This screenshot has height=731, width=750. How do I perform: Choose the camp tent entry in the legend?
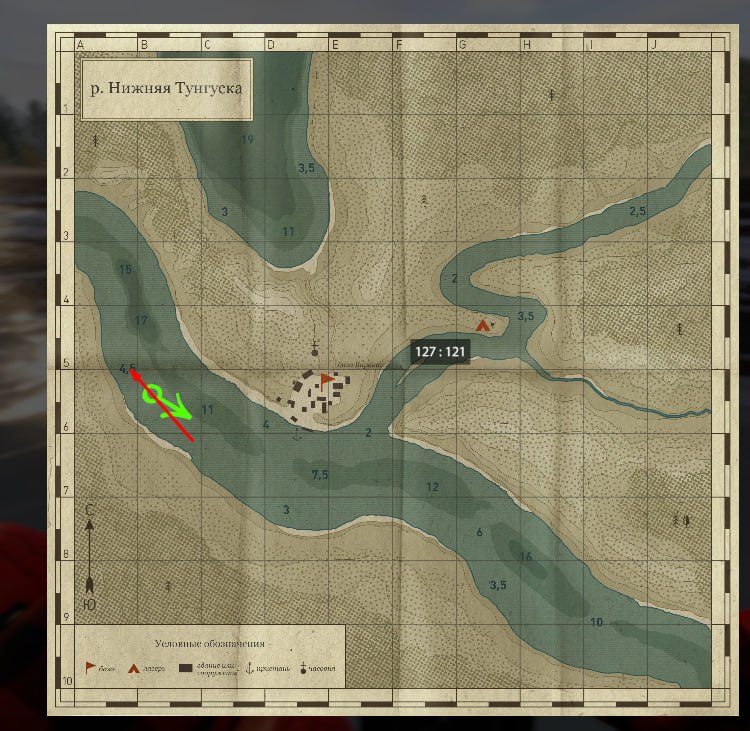(x=133, y=668)
